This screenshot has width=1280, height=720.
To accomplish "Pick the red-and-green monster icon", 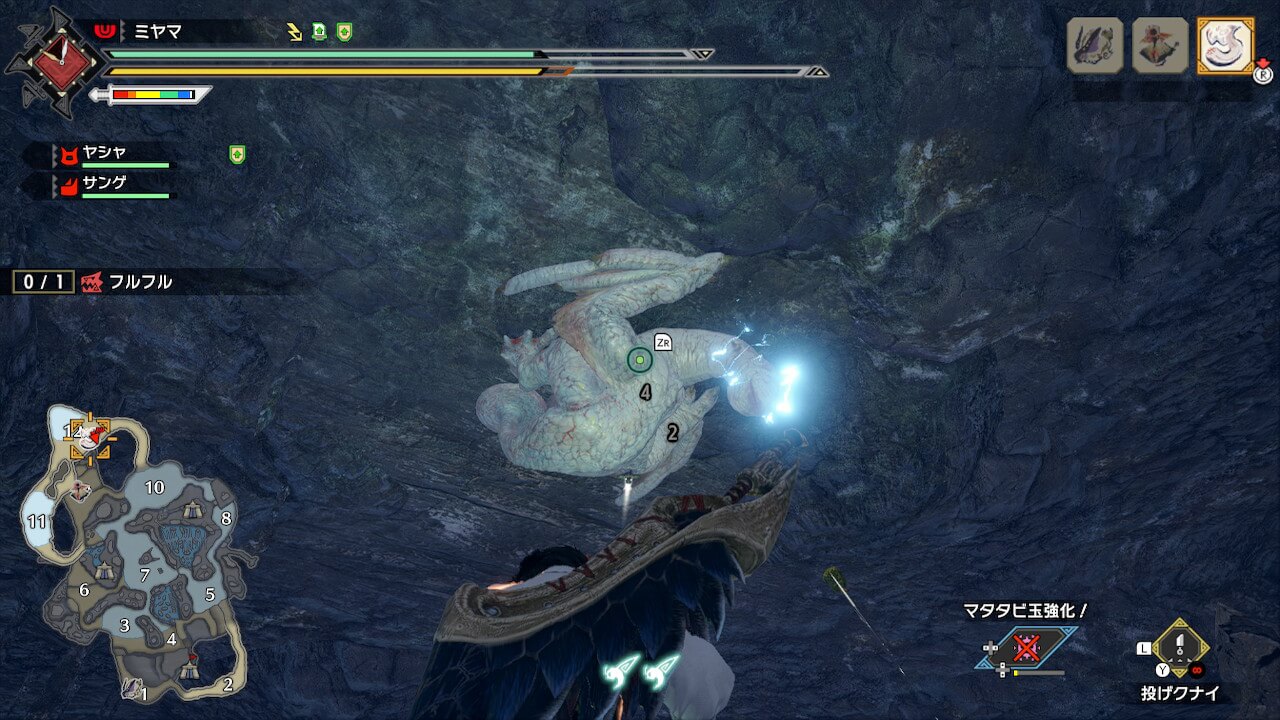I will (1160, 45).
